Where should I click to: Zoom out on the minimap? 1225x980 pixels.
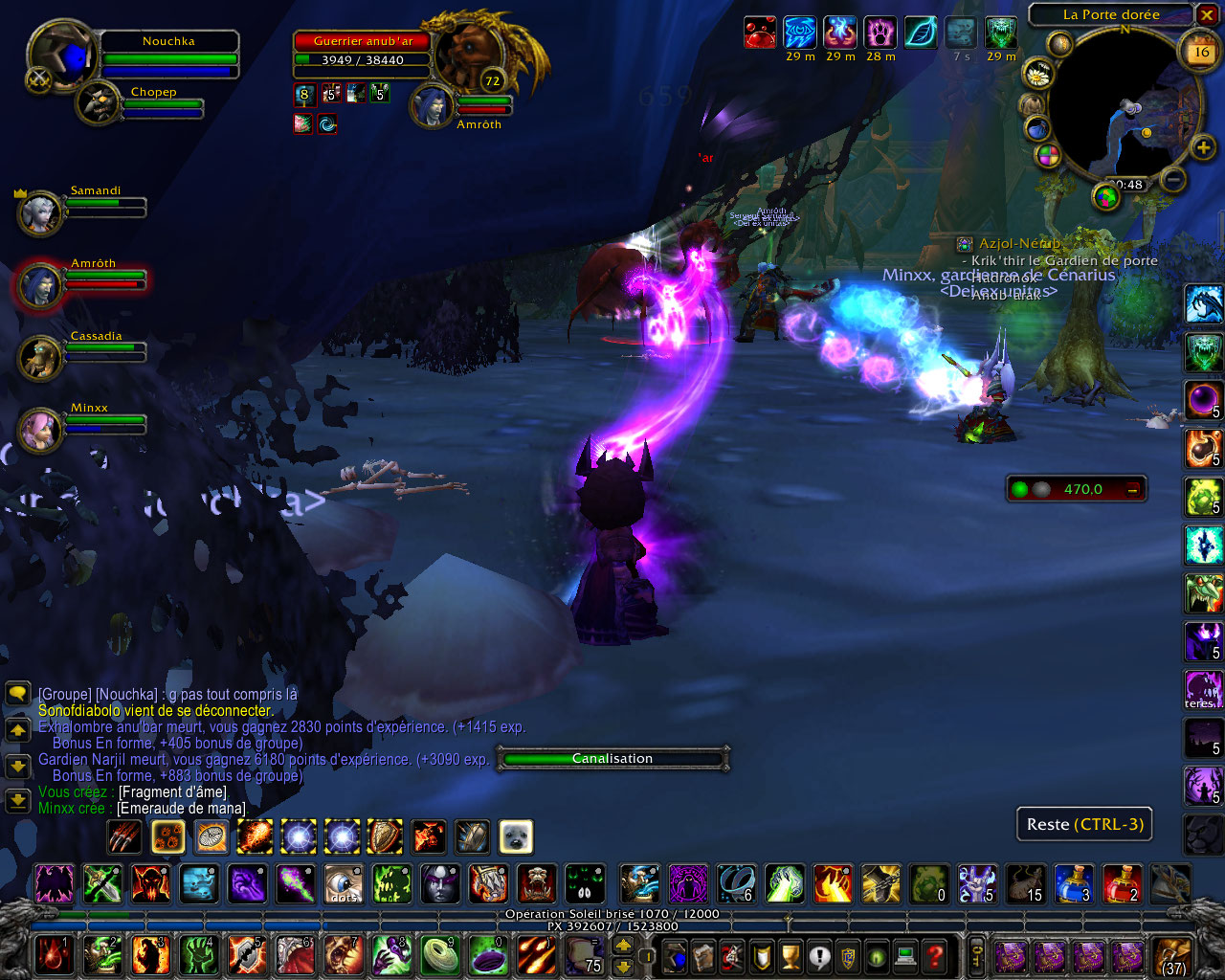click(x=1172, y=179)
